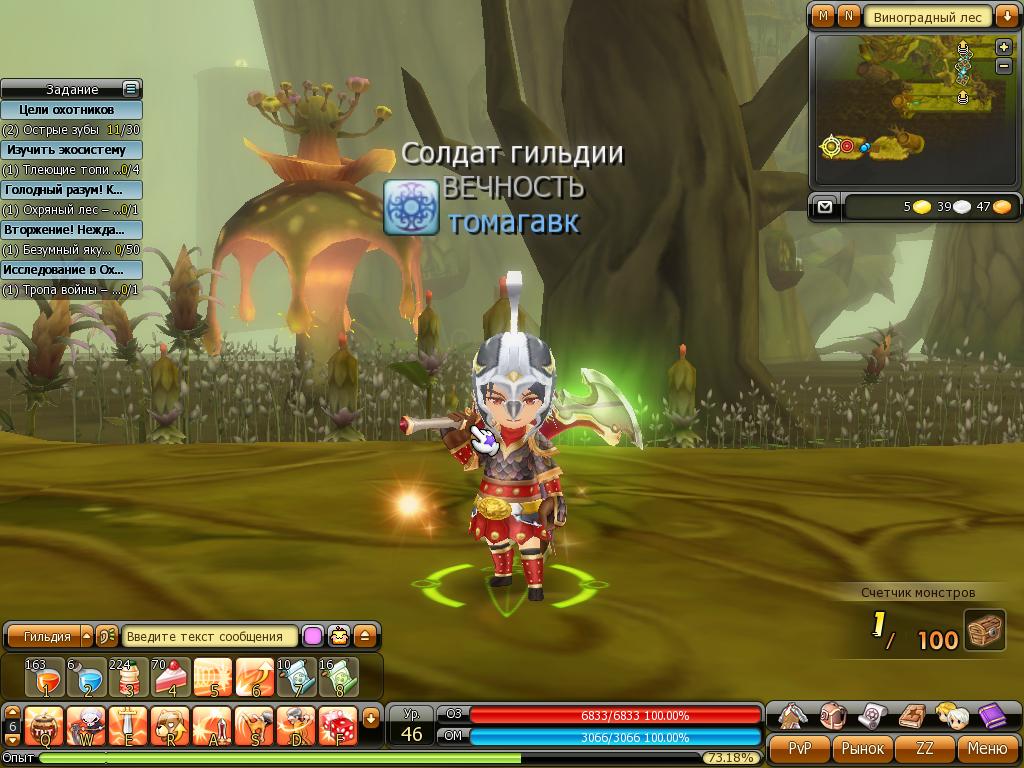
Task: Zoom out the minimap with minus button
Action: click(x=1004, y=66)
